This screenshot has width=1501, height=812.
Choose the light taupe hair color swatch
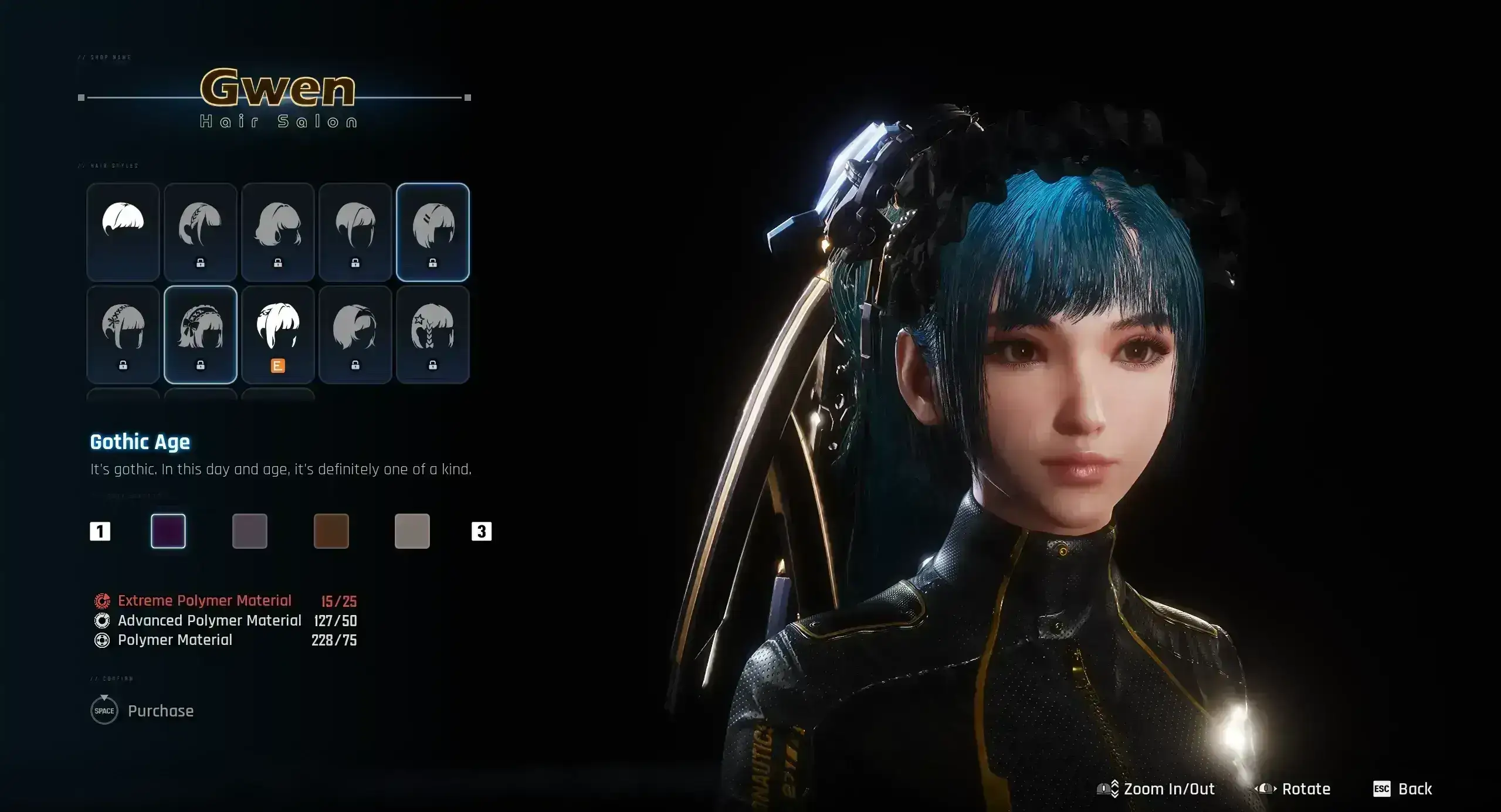coord(412,531)
